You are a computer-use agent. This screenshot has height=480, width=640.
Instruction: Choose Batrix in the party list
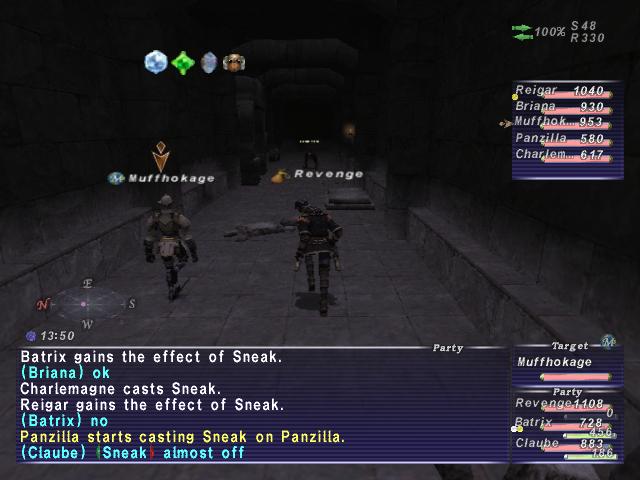(x=566, y=424)
